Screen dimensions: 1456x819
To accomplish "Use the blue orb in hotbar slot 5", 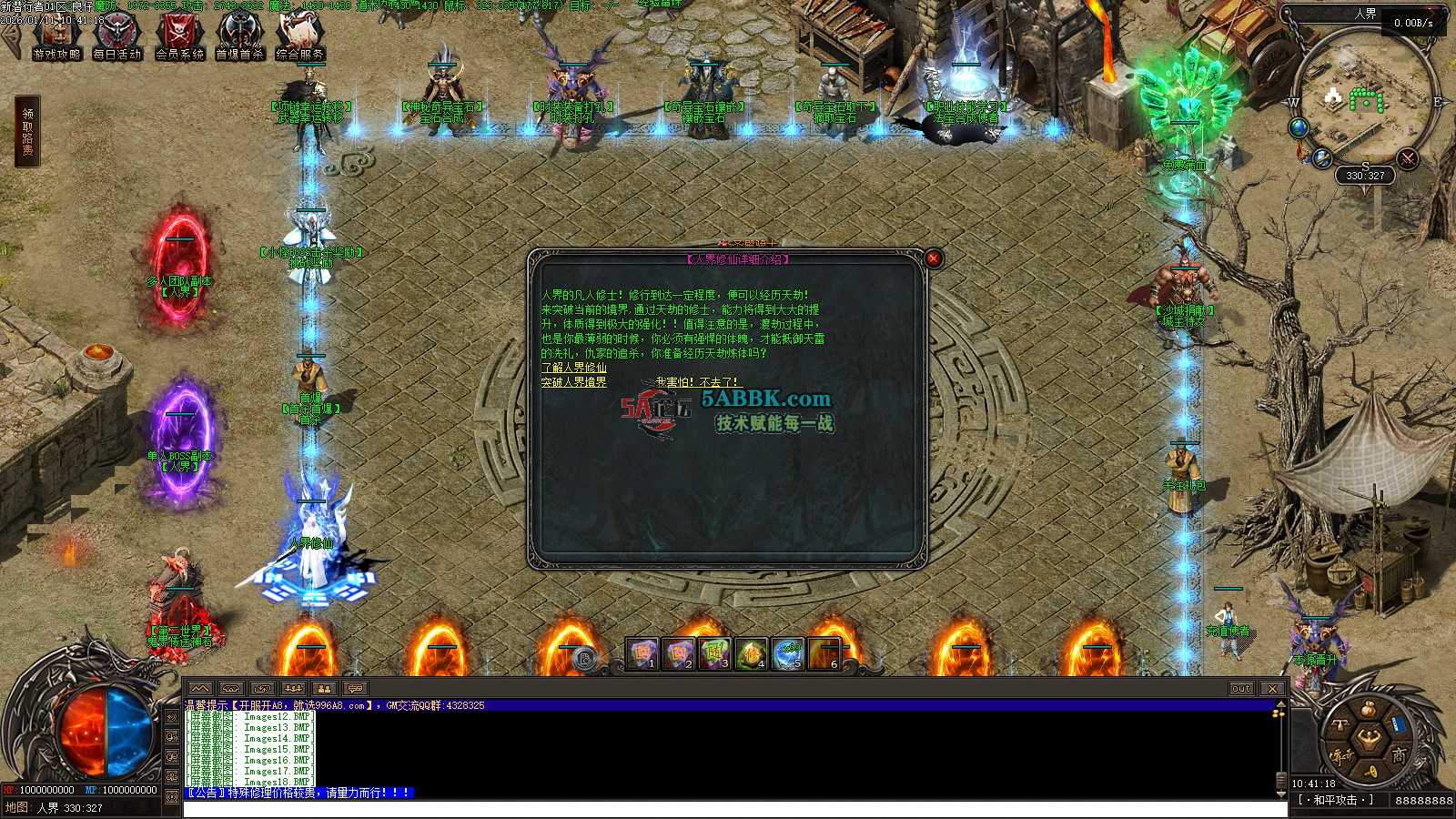I will point(788,653).
